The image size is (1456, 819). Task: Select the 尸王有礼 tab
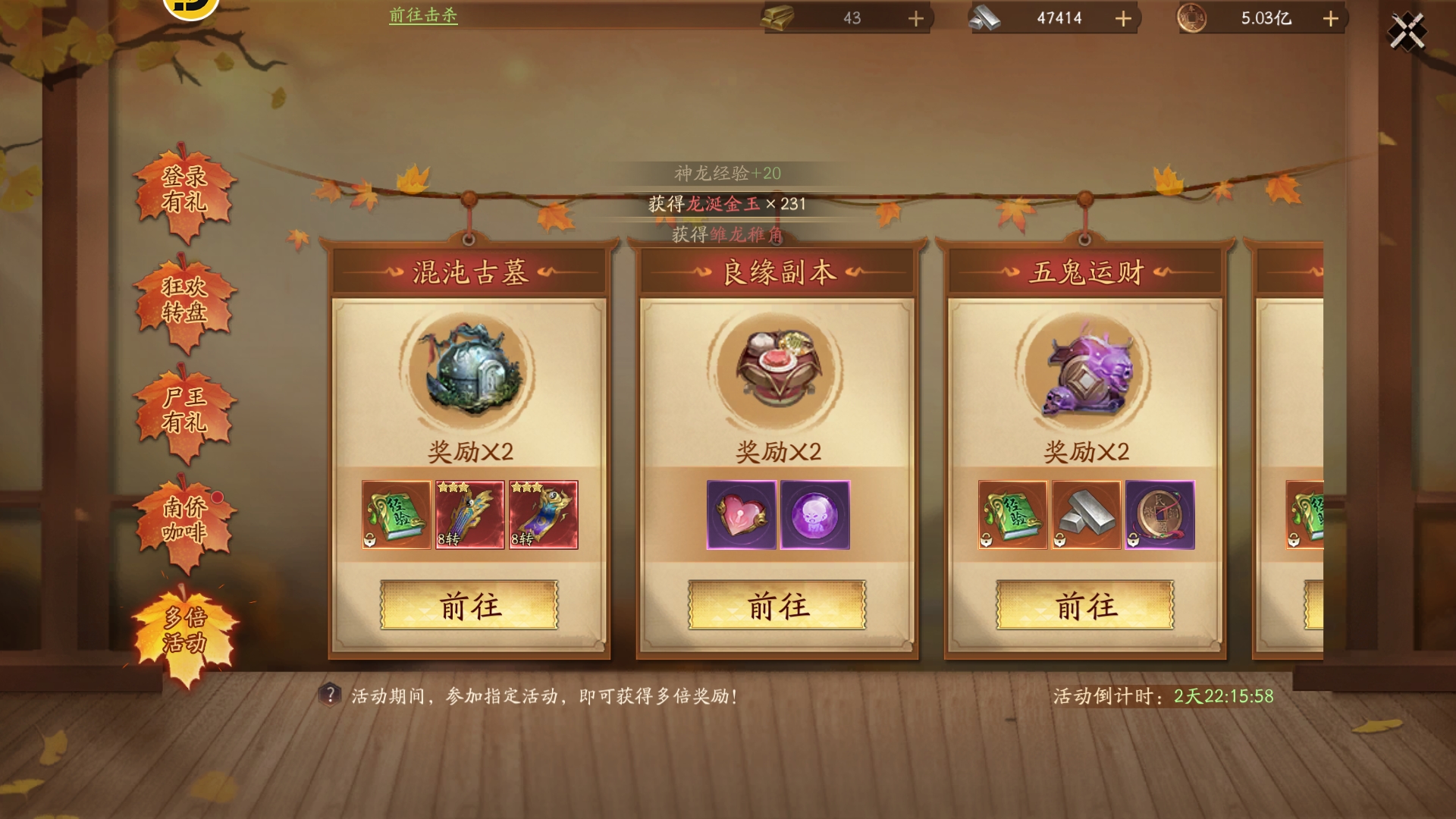tap(184, 410)
